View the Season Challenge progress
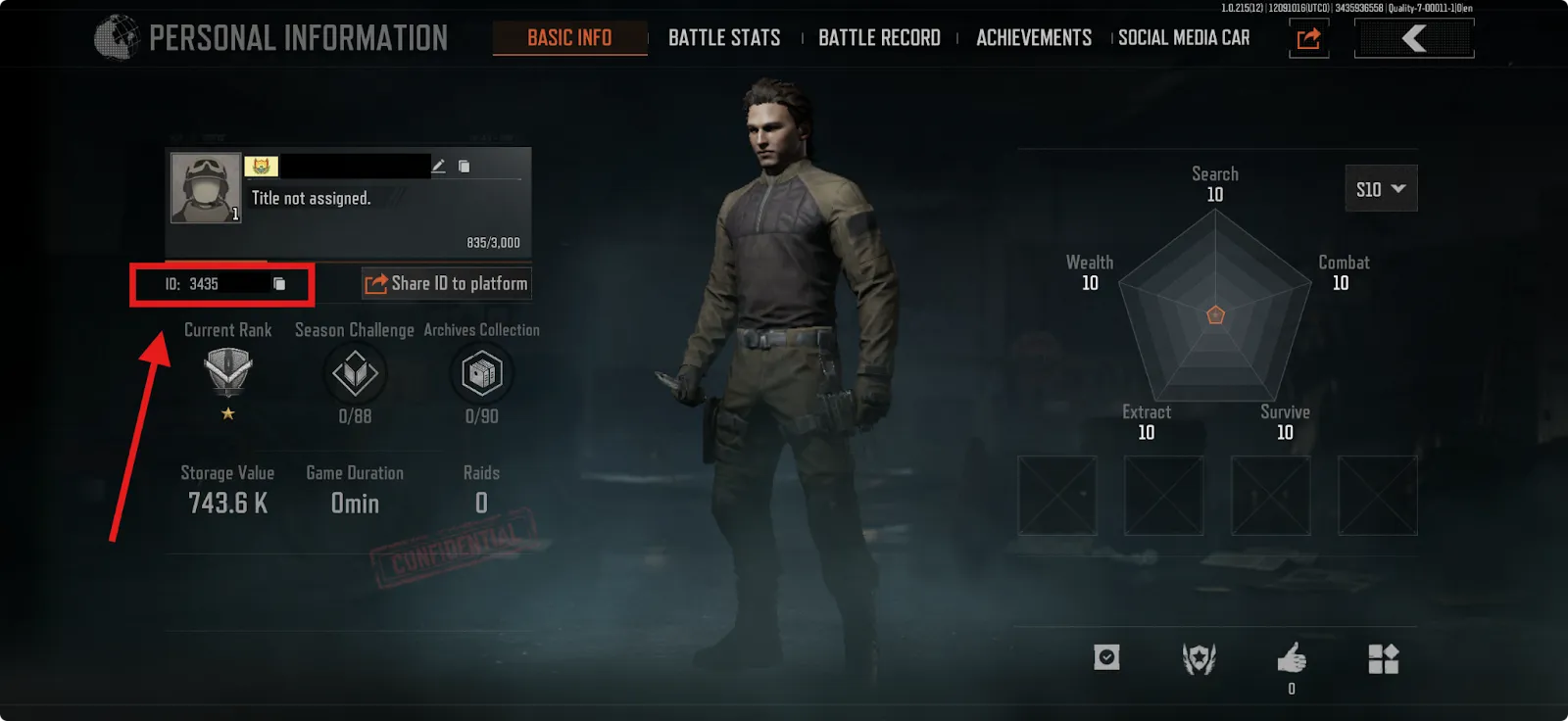Screen dimensions: 1568x721 pos(355,374)
